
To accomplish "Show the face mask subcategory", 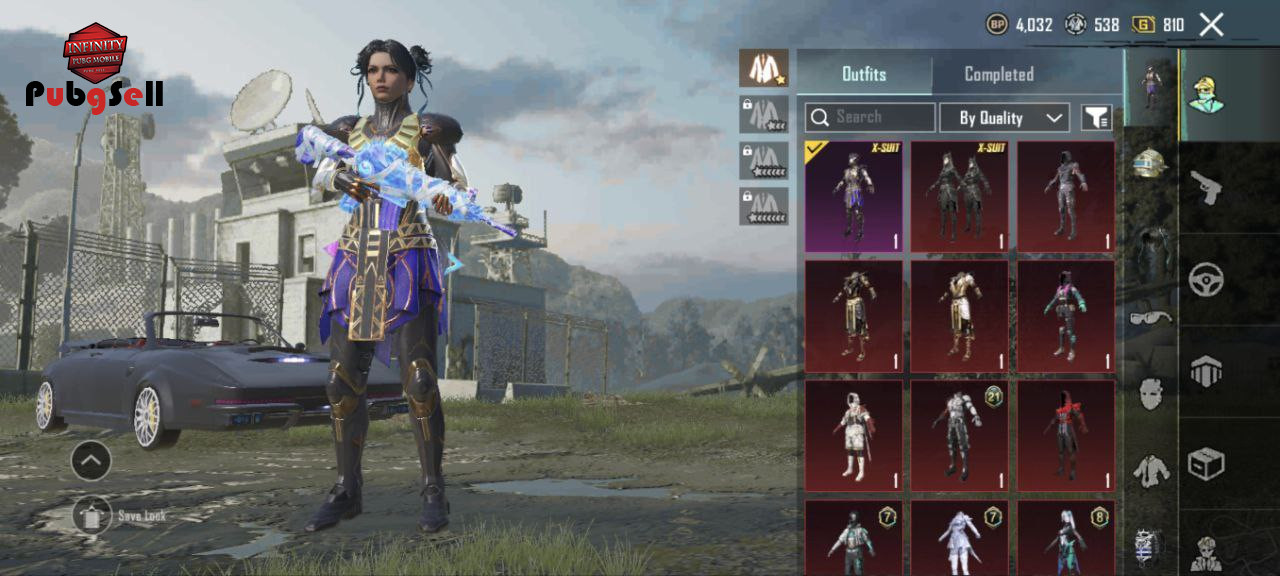I will [1151, 393].
